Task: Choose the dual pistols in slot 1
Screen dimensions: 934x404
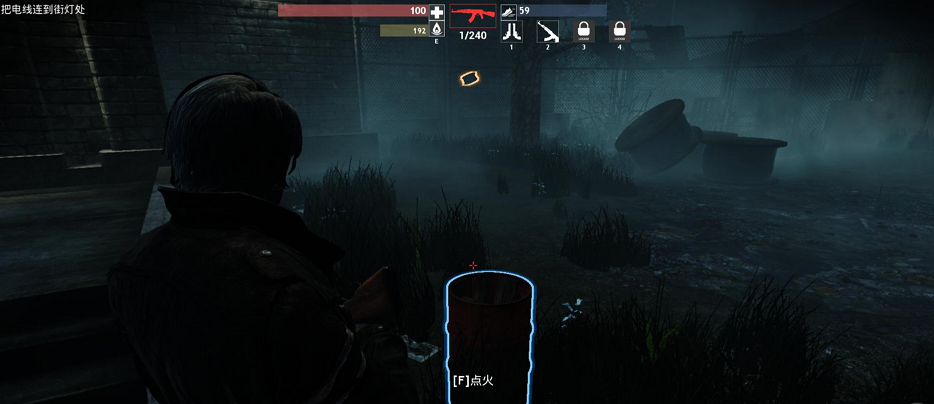Action: click(511, 31)
